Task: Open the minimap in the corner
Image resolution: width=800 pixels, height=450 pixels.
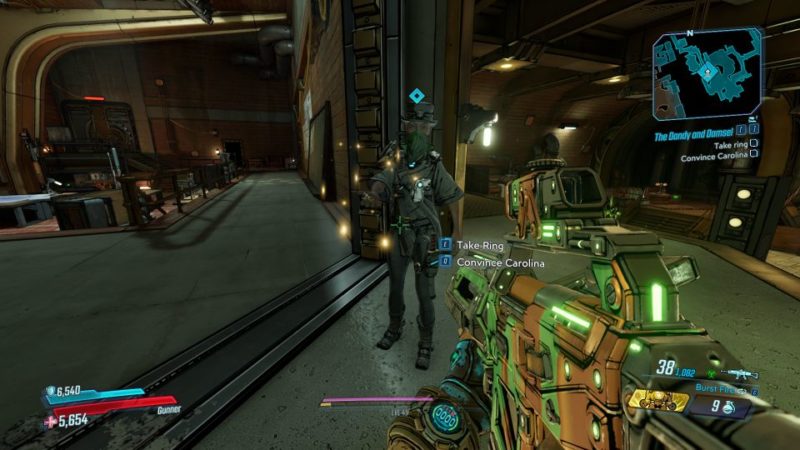Action: pyautogui.click(x=708, y=73)
